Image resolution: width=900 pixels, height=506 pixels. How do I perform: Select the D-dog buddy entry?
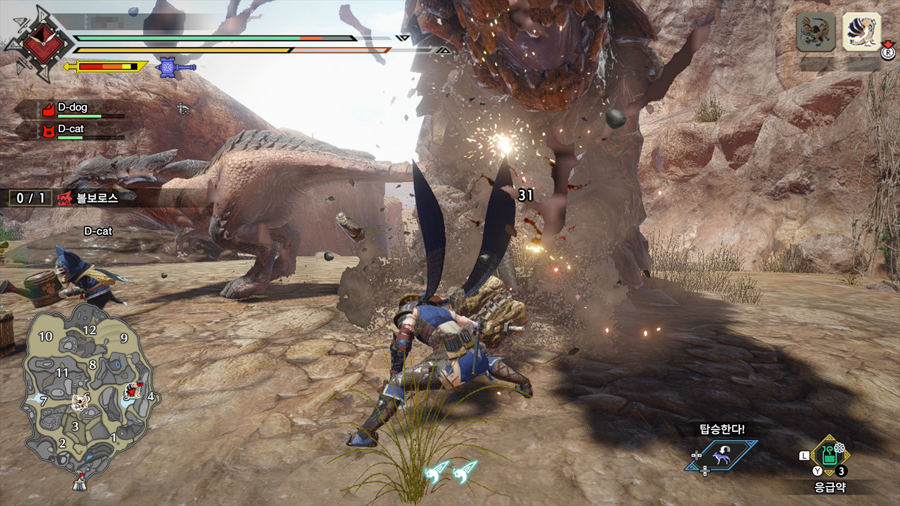pos(74,108)
